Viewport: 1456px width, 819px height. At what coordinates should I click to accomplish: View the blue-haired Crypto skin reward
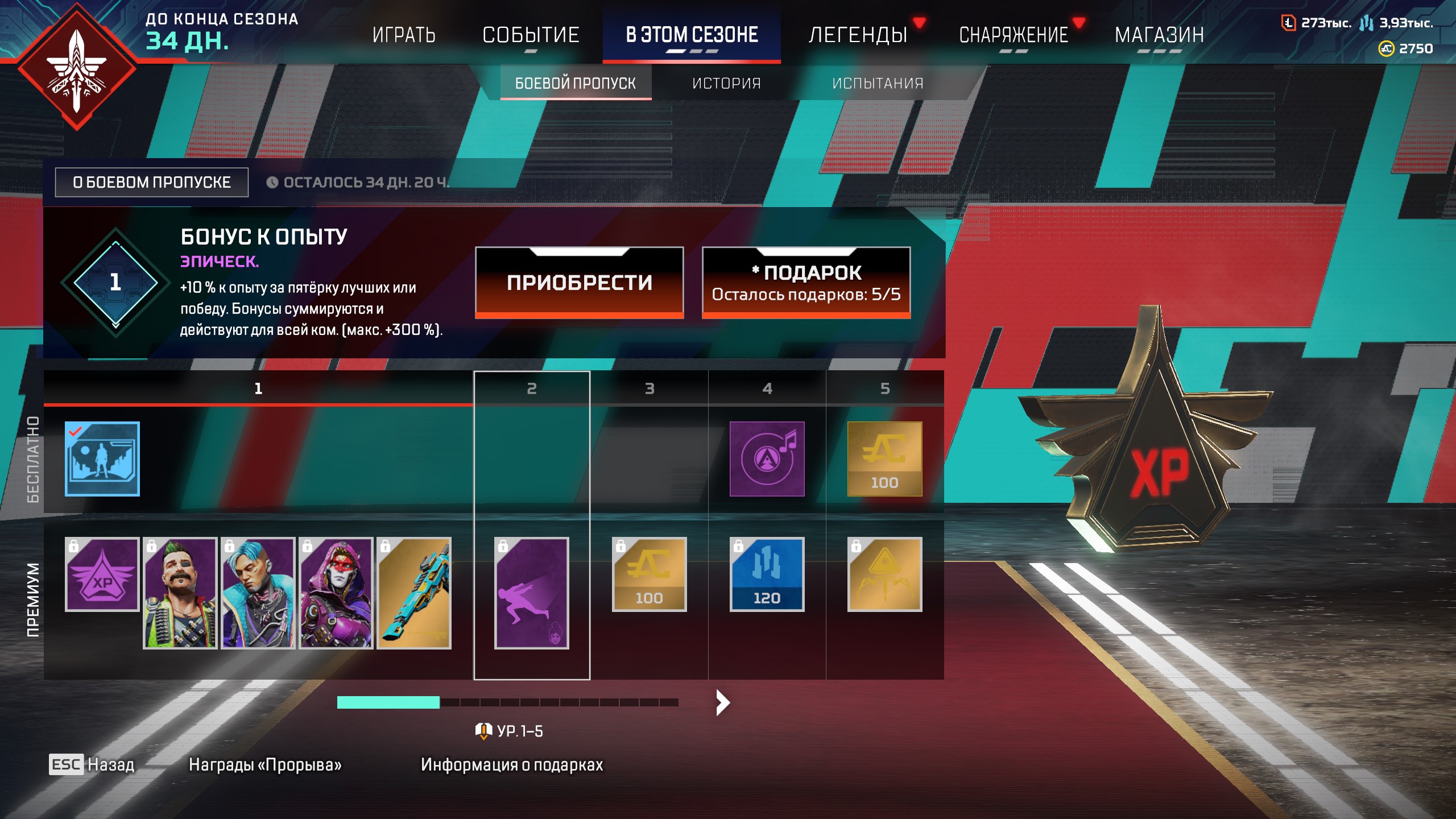(258, 593)
